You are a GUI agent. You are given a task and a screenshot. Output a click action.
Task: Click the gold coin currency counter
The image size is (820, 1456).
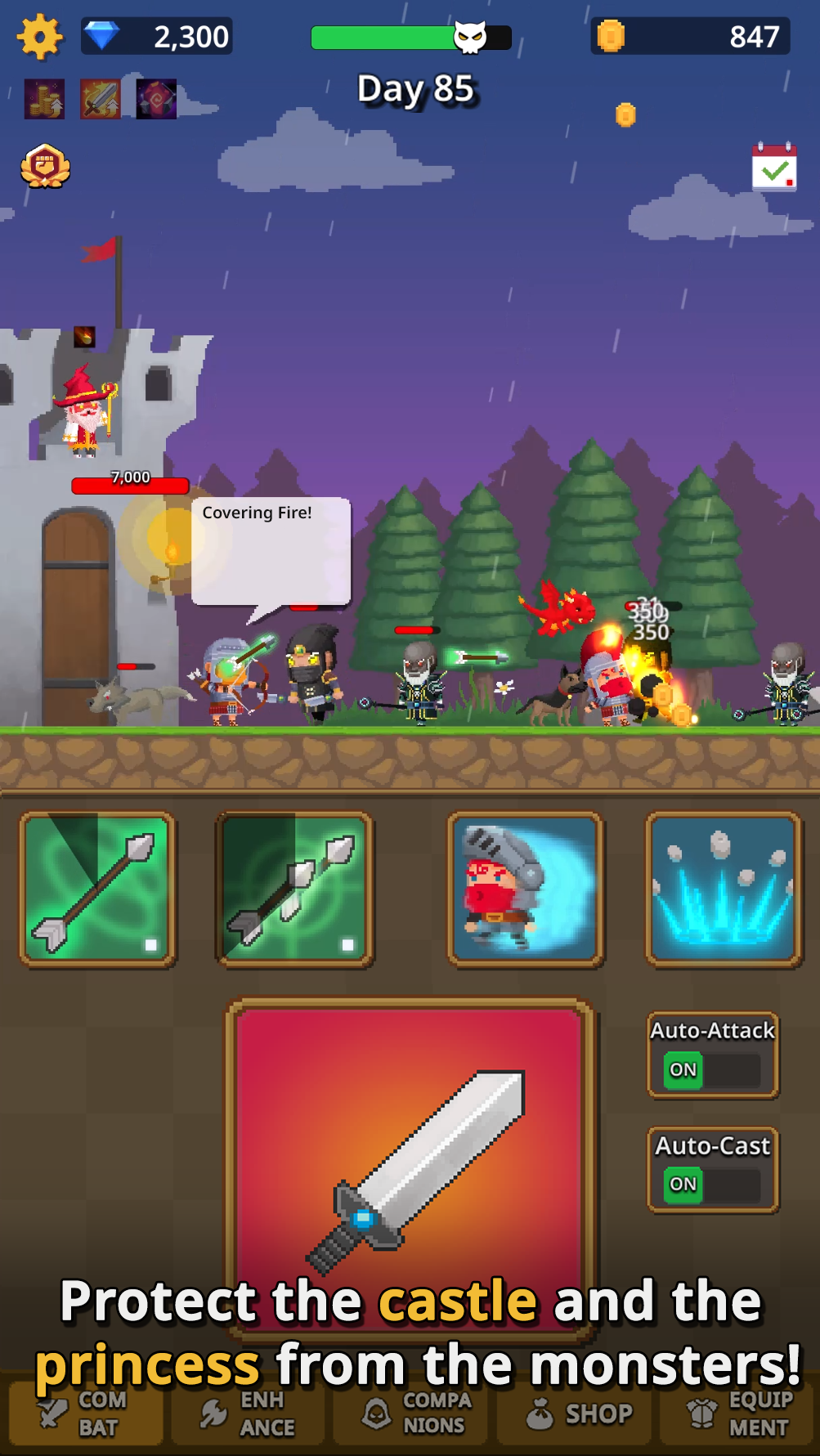pyautogui.click(x=689, y=37)
